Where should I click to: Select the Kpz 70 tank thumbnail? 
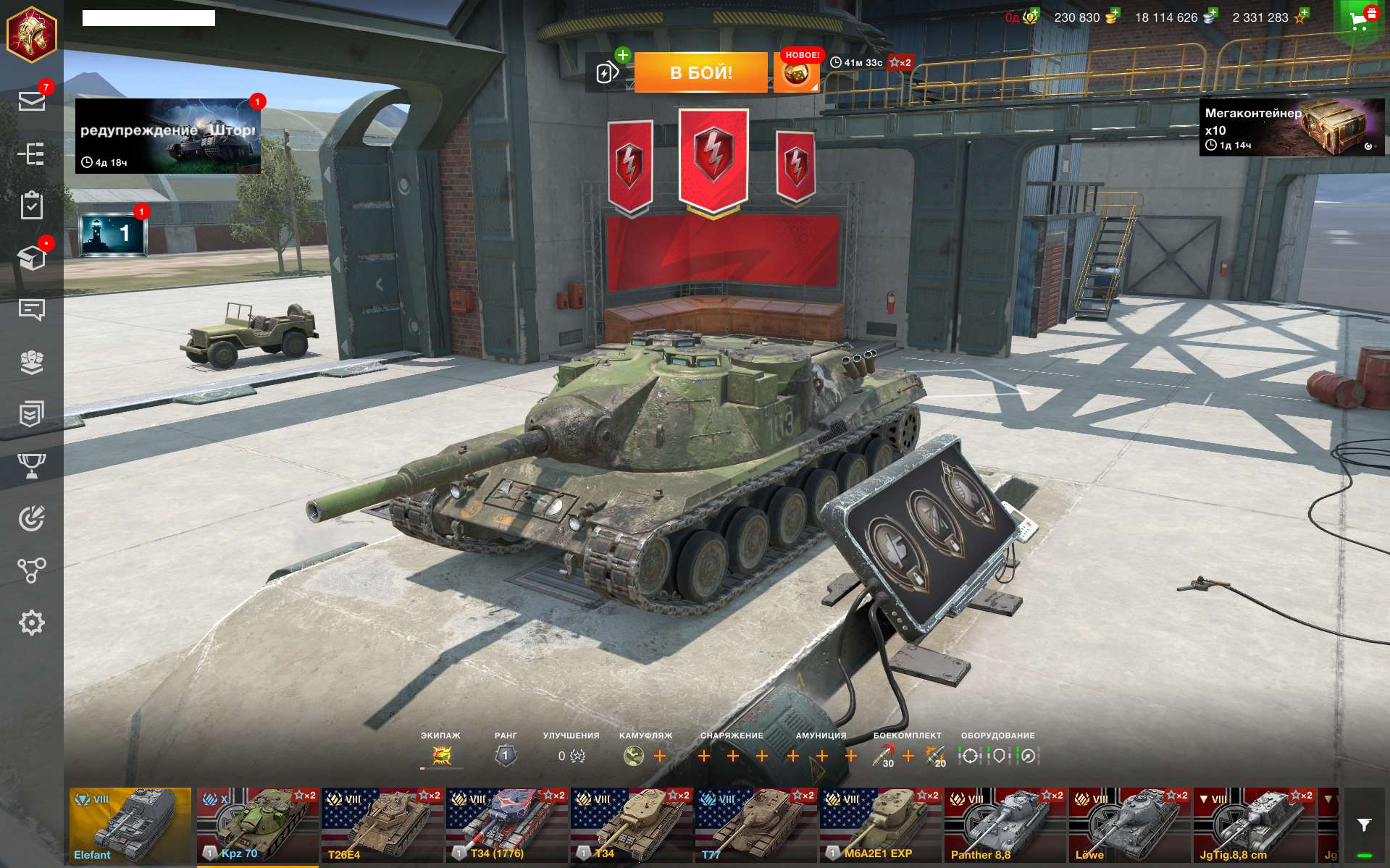pos(256,825)
